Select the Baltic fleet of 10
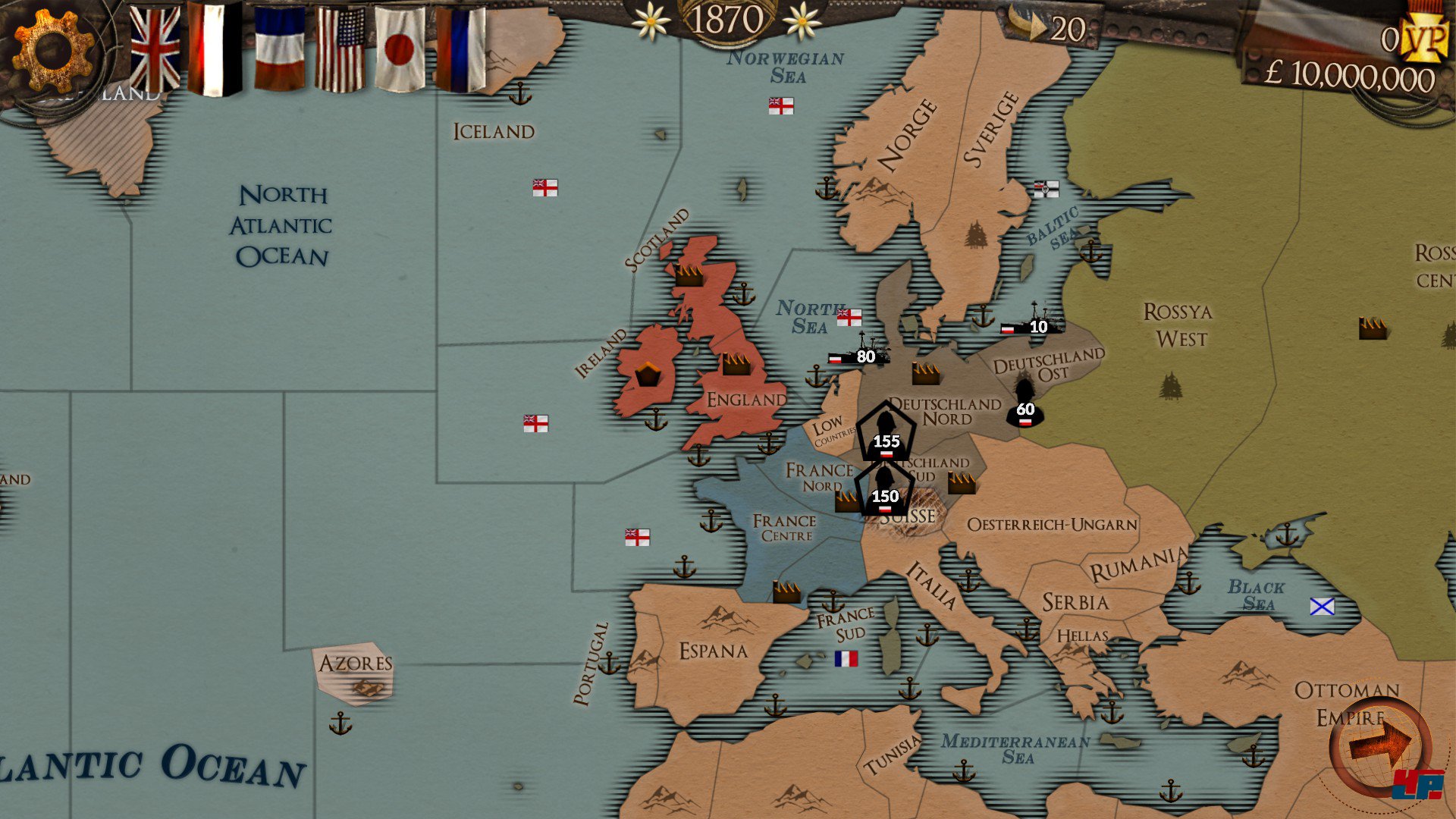 pyautogui.click(x=1031, y=322)
